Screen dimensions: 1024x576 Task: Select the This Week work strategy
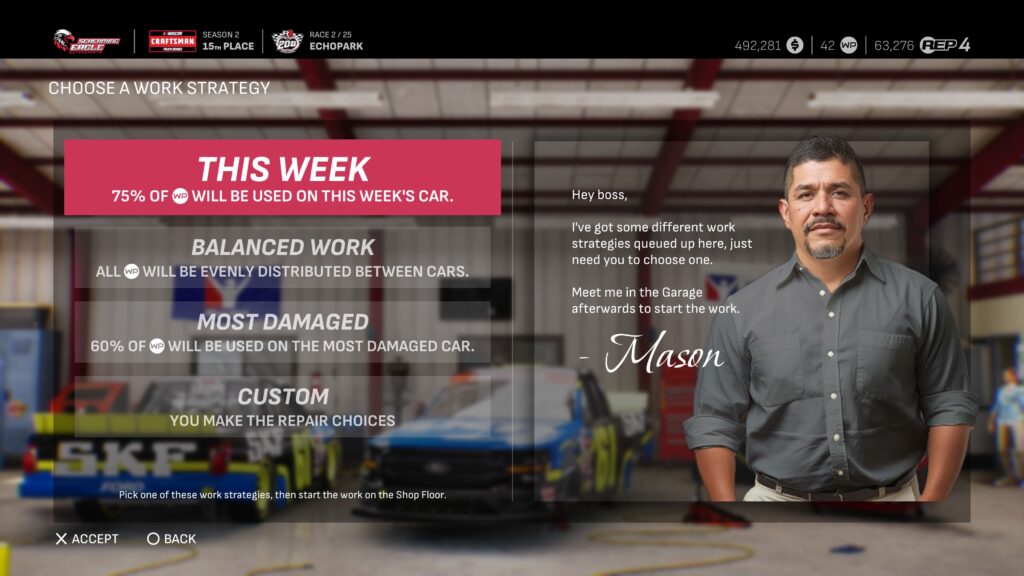coord(282,178)
